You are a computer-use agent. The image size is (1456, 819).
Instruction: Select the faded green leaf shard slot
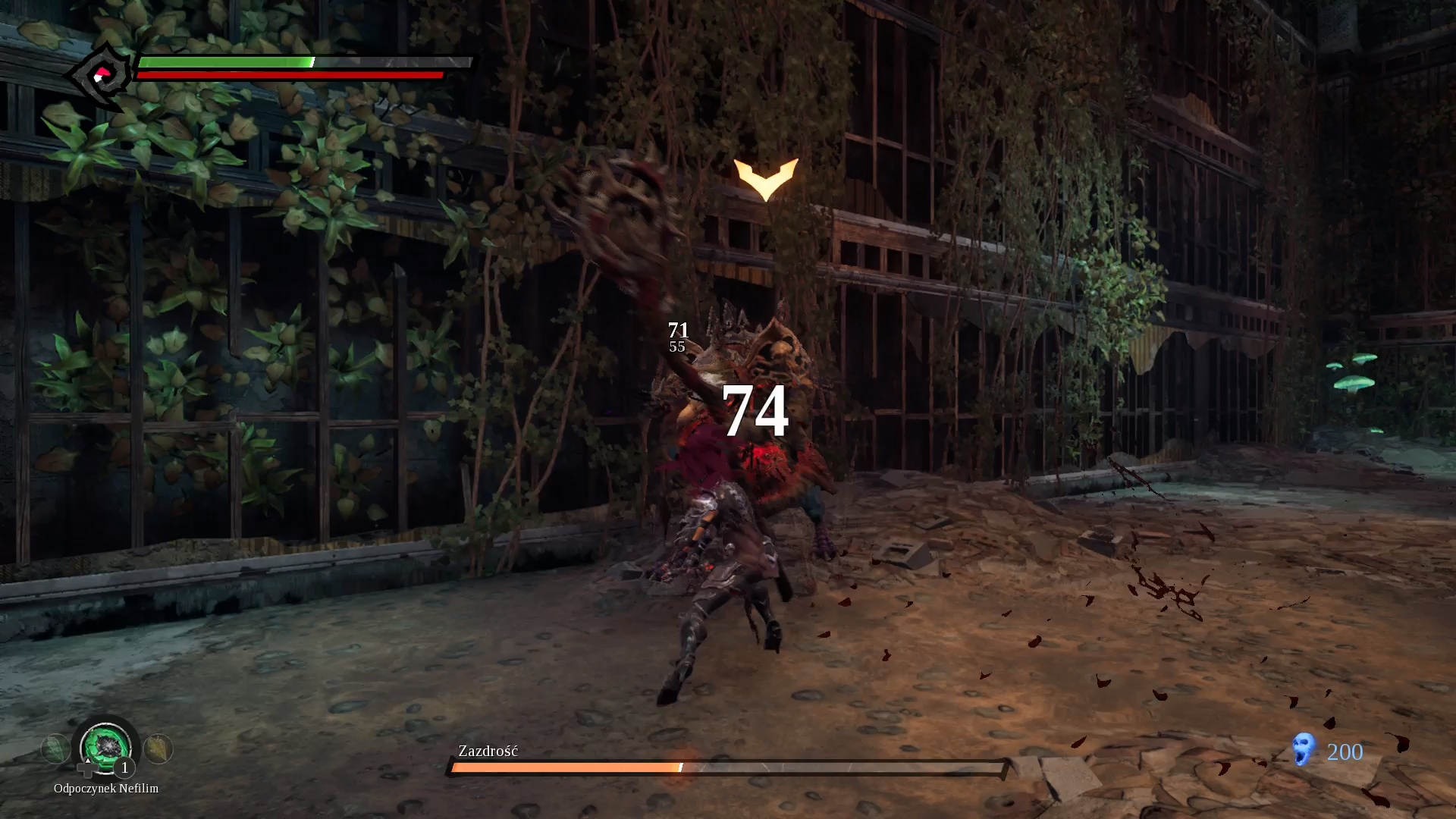55,749
